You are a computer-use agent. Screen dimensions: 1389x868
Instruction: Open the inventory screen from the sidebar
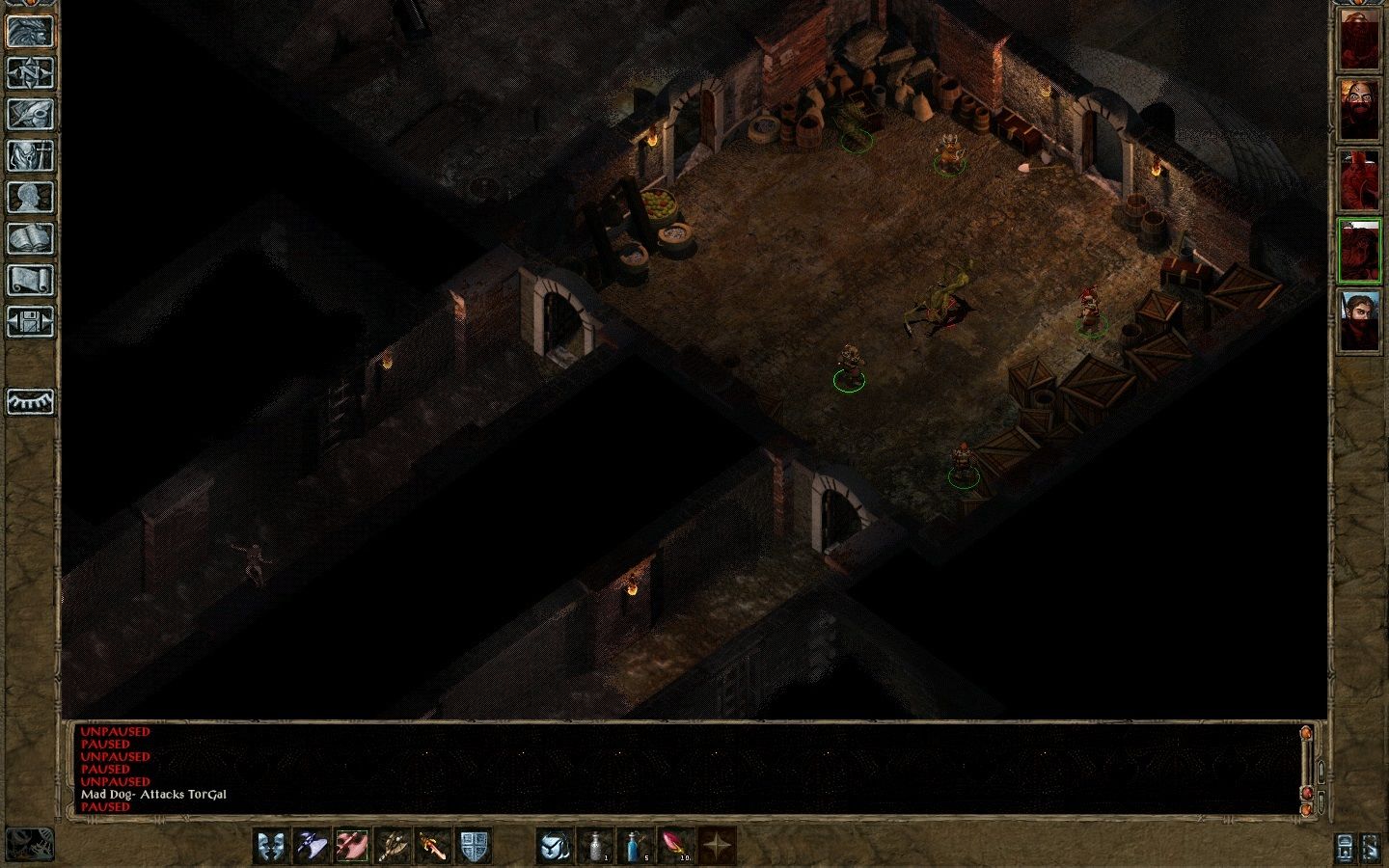click(30, 155)
